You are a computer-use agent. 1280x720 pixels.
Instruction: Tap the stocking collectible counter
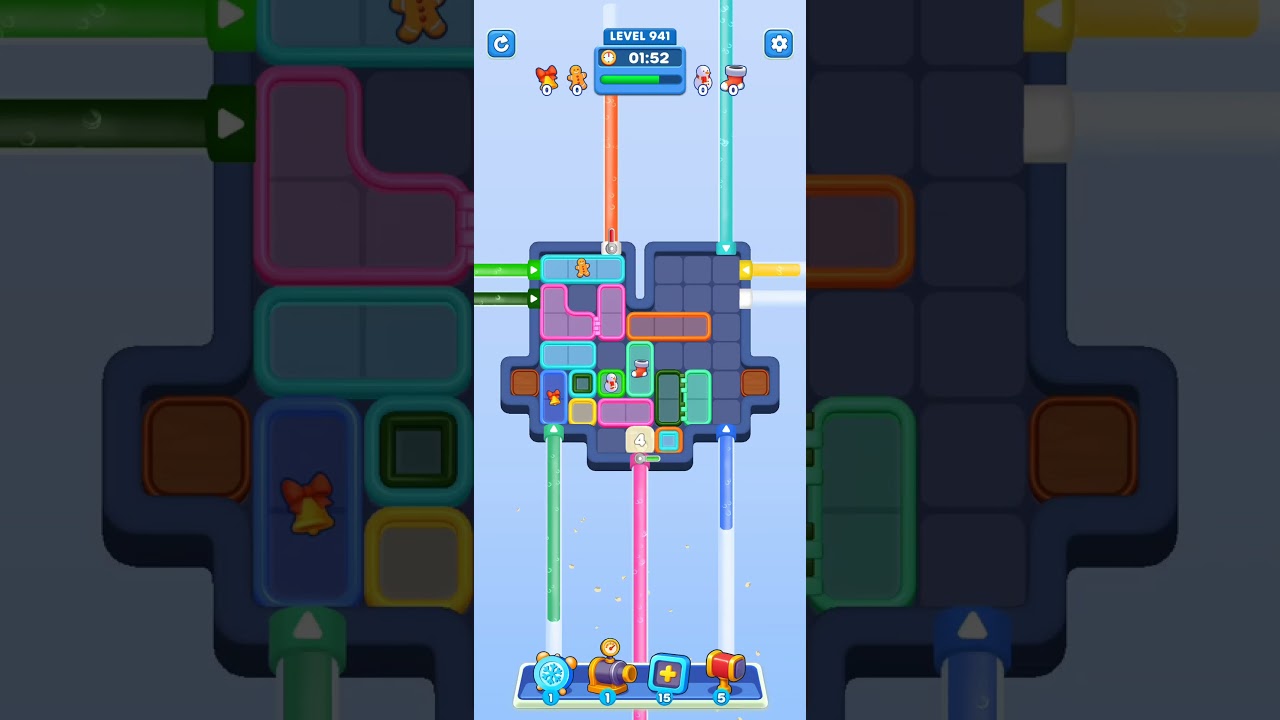732,78
